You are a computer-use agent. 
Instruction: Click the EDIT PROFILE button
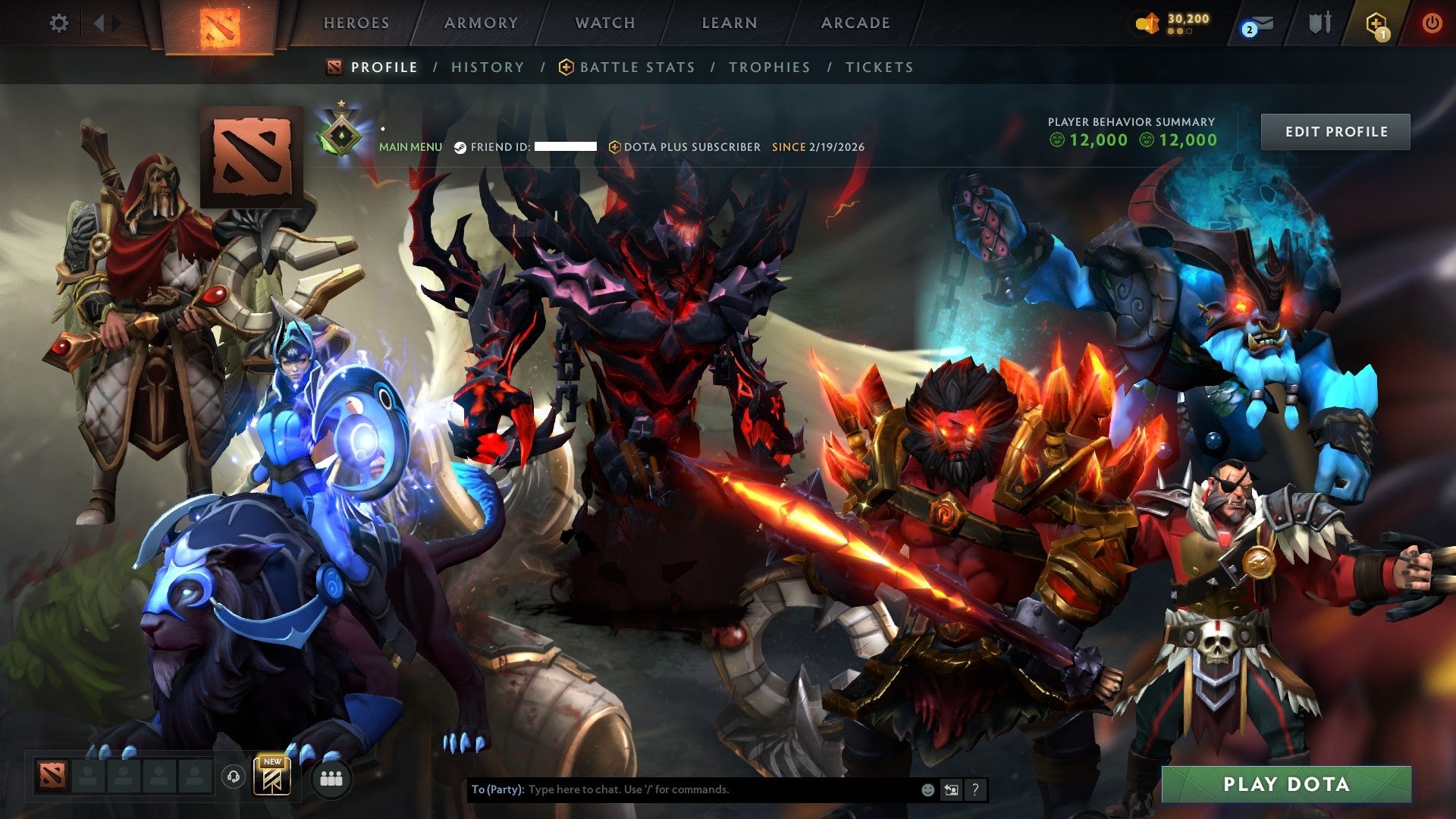tap(1335, 131)
